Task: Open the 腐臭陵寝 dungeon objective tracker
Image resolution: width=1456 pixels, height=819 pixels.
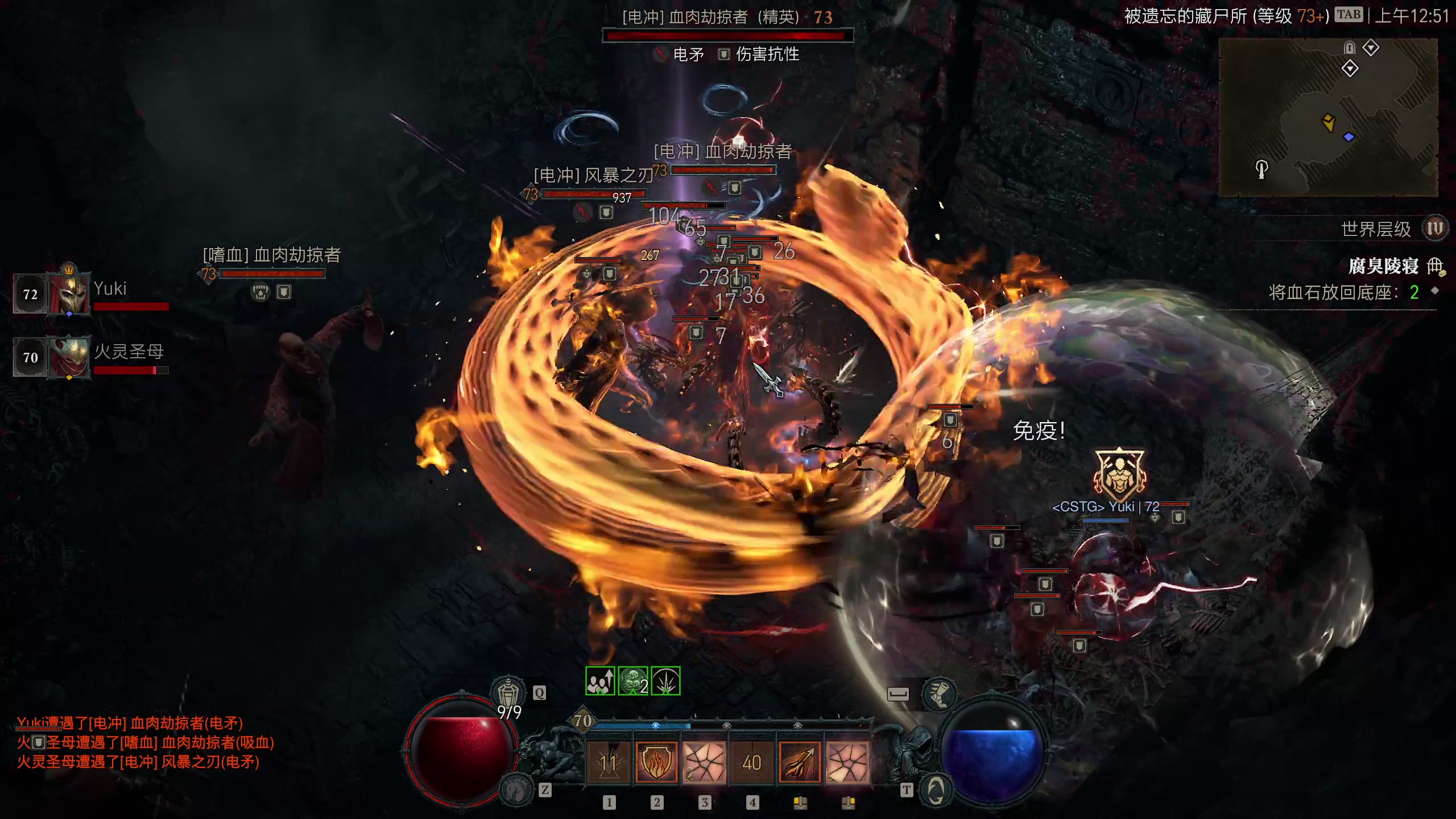Action: pyautogui.click(x=1383, y=266)
